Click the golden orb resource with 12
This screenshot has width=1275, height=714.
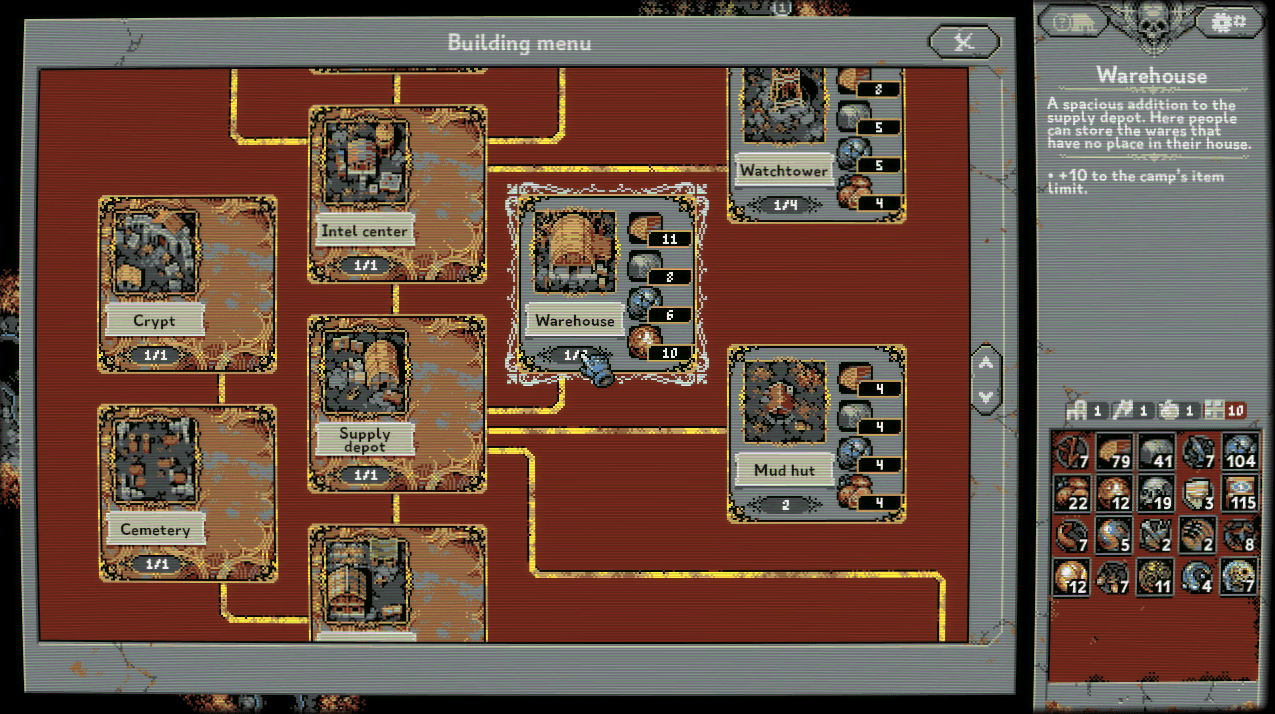pyautogui.click(x=1072, y=578)
